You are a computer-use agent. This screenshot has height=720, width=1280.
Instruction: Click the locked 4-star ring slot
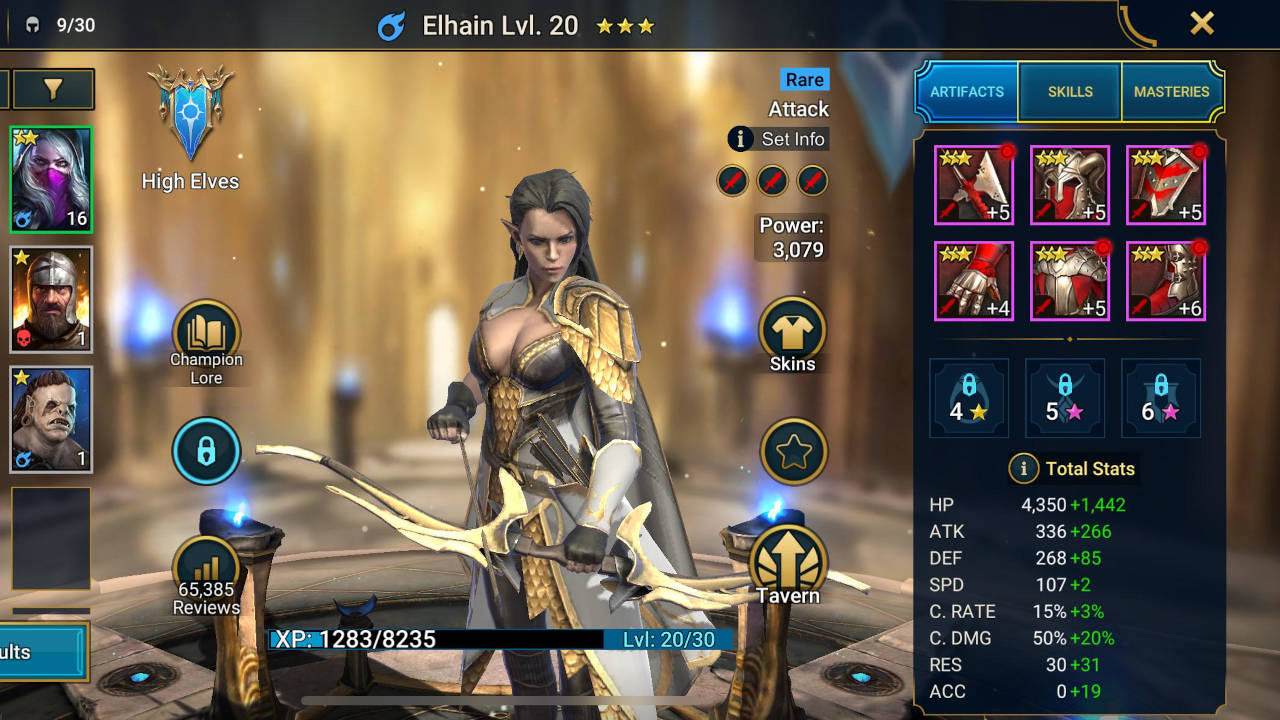tap(968, 399)
